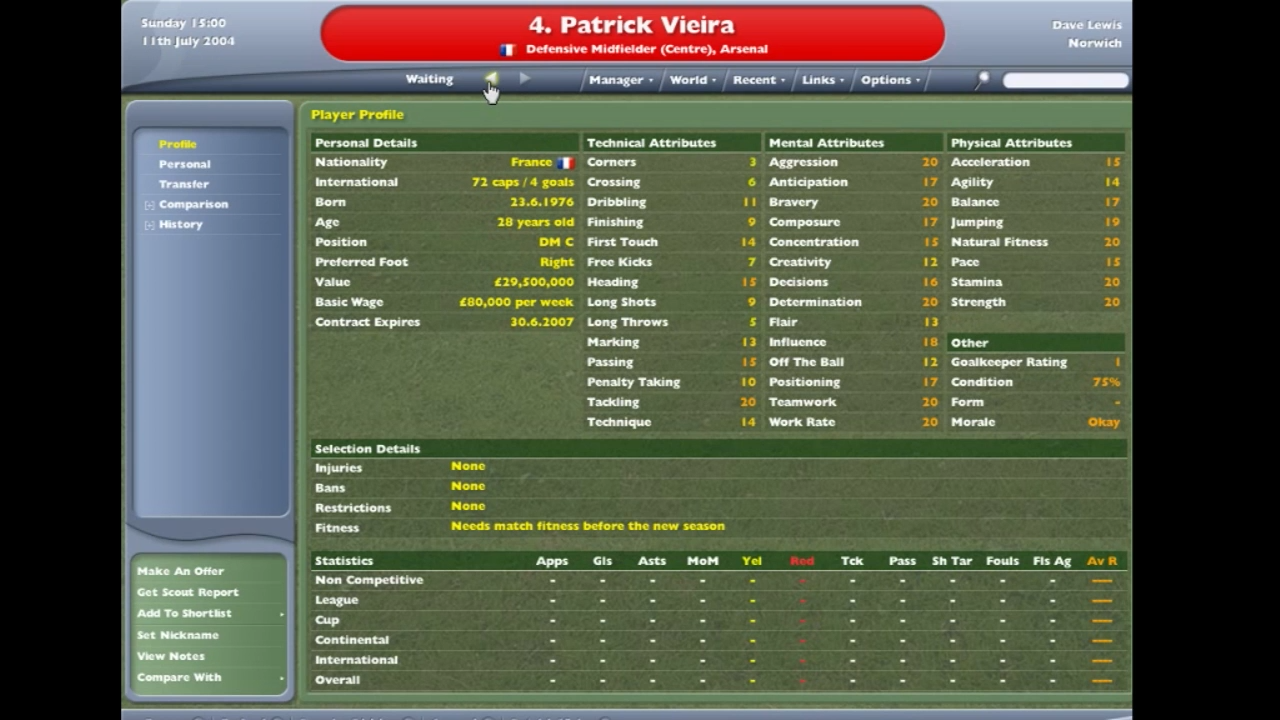Click the small flag icon in the red header banner

(x=507, y=48)
